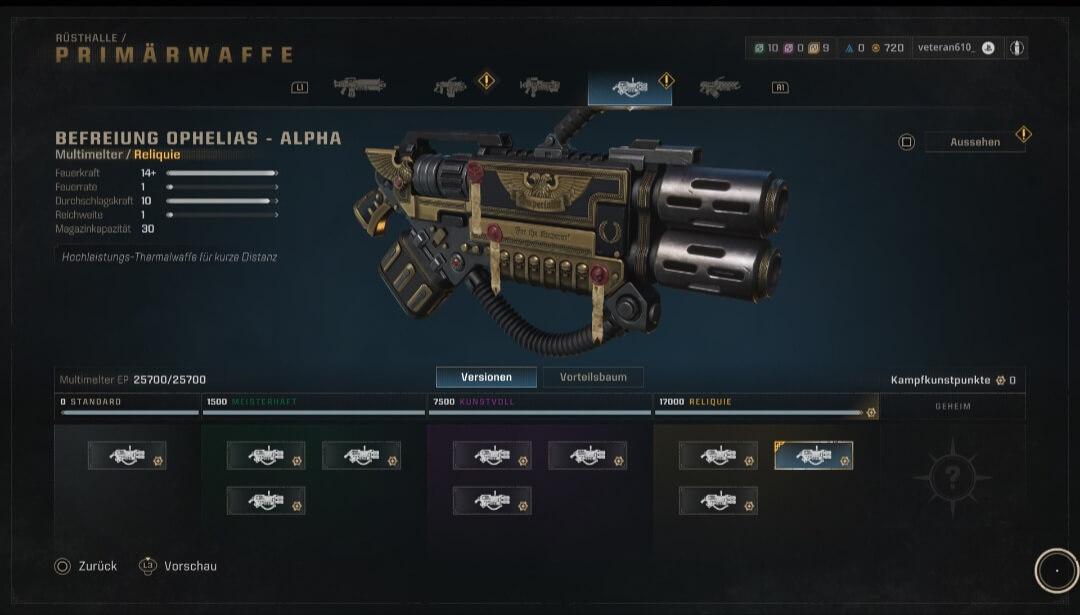The image size is (1080, 615).
Task: Select the gold-highlighted Reliquie weapon version
Action: pos(813,456)
